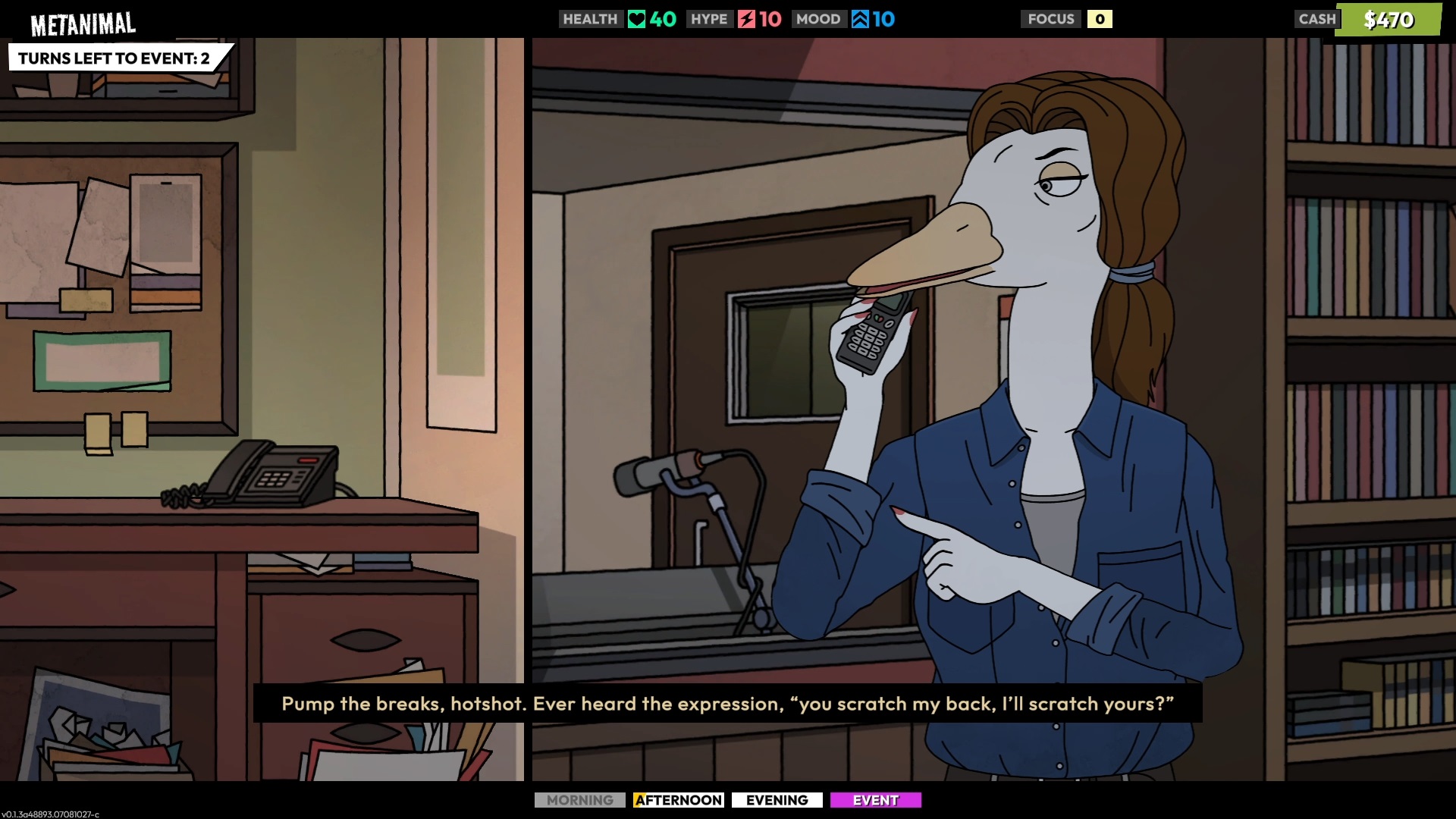Select the Afternoon time slot
1456x819 pixels.
pyautogui.click(x=678, y=800)
